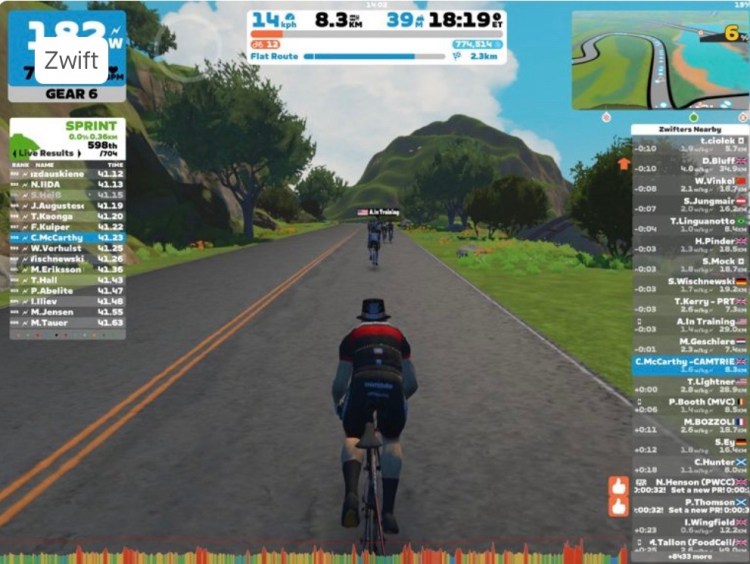Choose T.Linguanotto from nearby riders
750x564 pixels.
point(690,225)
